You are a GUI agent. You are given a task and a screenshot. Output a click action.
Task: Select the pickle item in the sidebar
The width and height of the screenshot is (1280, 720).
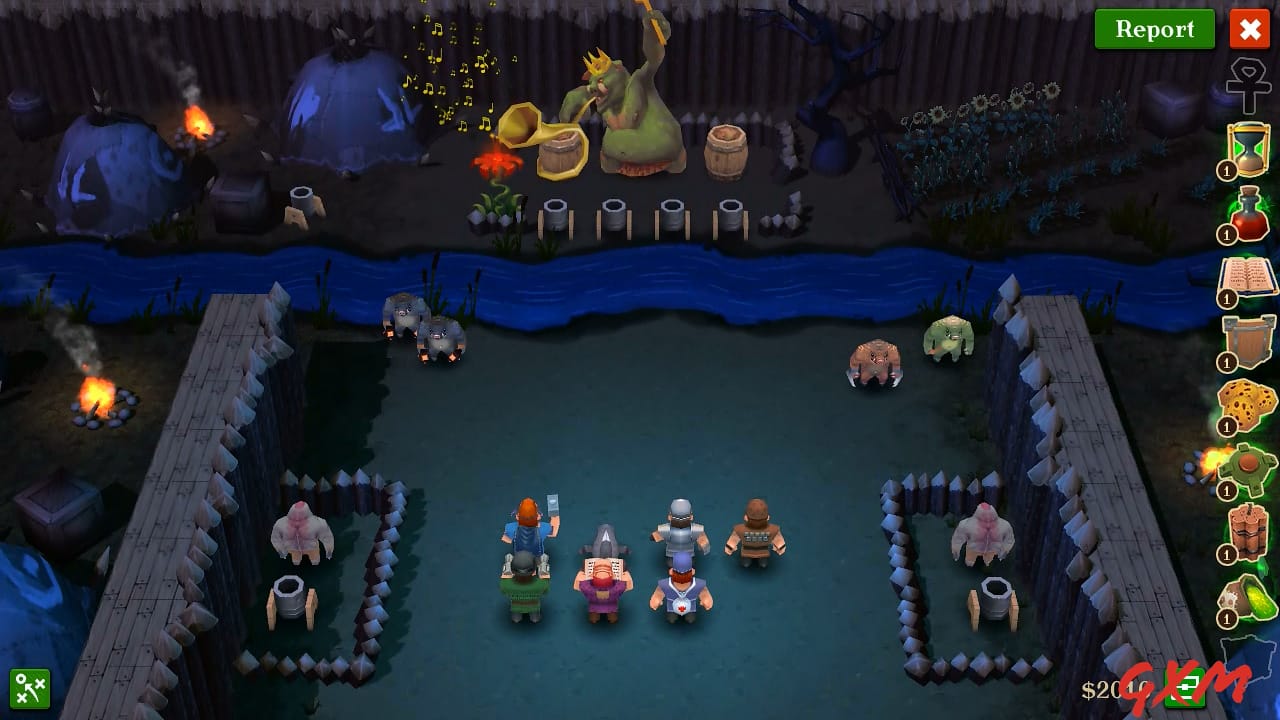tap(1245, 595)
